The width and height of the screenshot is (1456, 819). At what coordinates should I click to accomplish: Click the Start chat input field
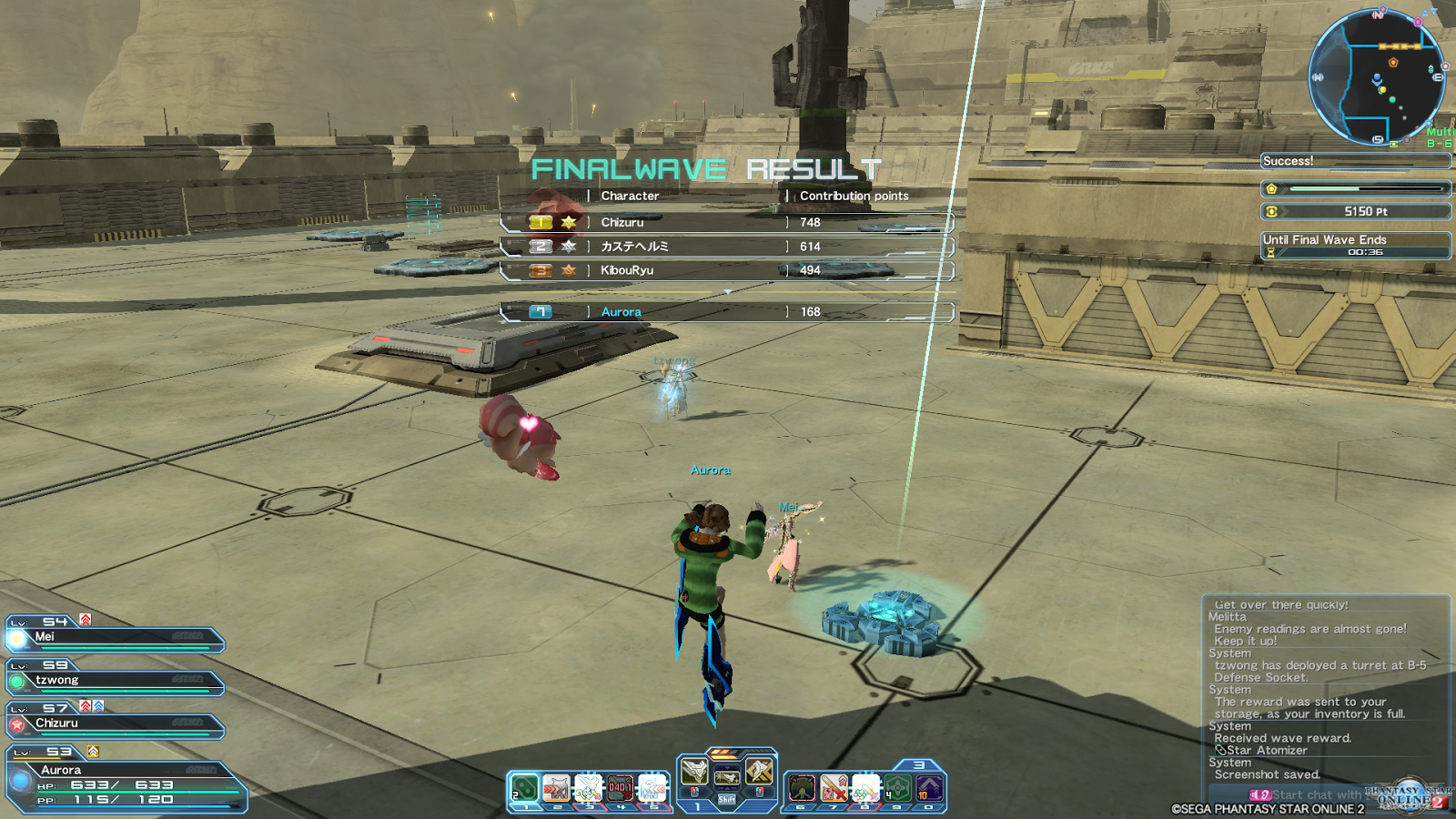[x=1316, y=794]
